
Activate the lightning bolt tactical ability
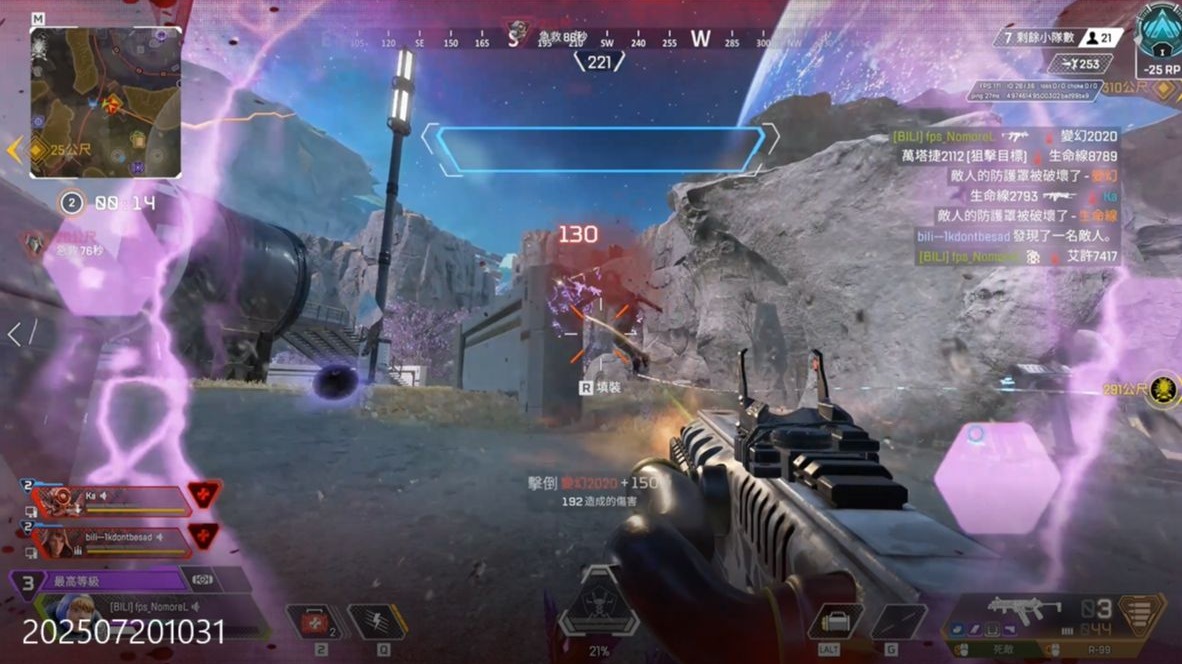click(x=376, y=622)
